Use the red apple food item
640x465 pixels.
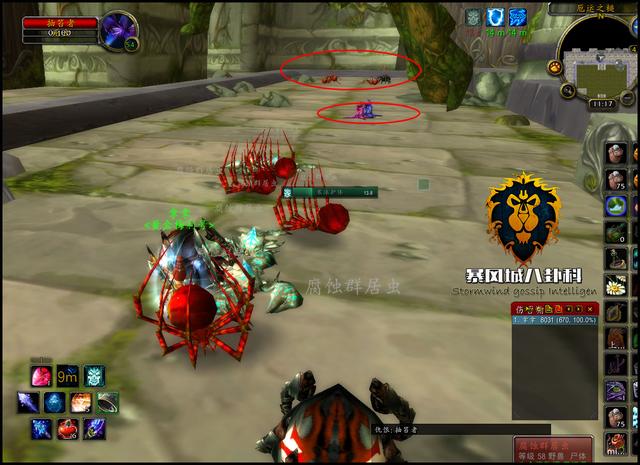click(x=68, y=429)
